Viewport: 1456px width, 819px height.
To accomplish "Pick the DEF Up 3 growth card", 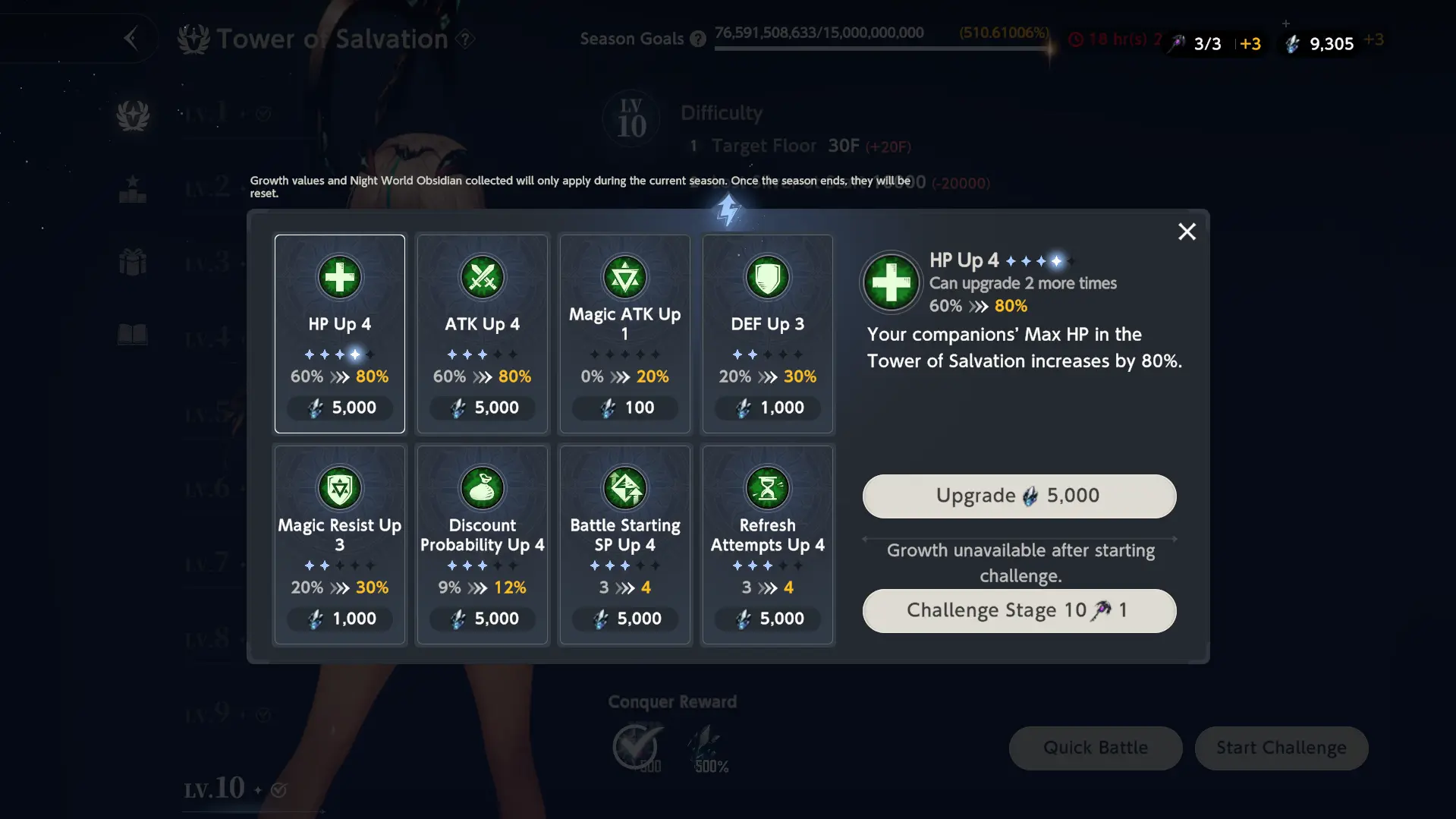I will coord(767,333).
